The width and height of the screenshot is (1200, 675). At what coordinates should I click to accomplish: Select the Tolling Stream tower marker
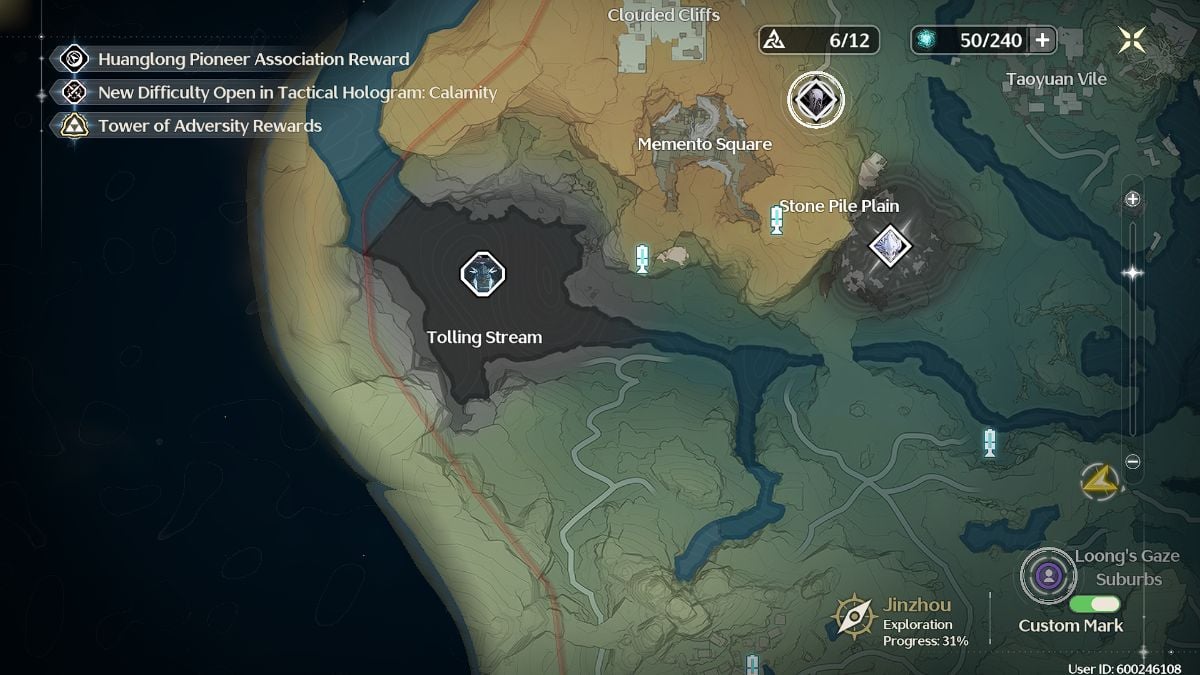[x=482, y=273]
